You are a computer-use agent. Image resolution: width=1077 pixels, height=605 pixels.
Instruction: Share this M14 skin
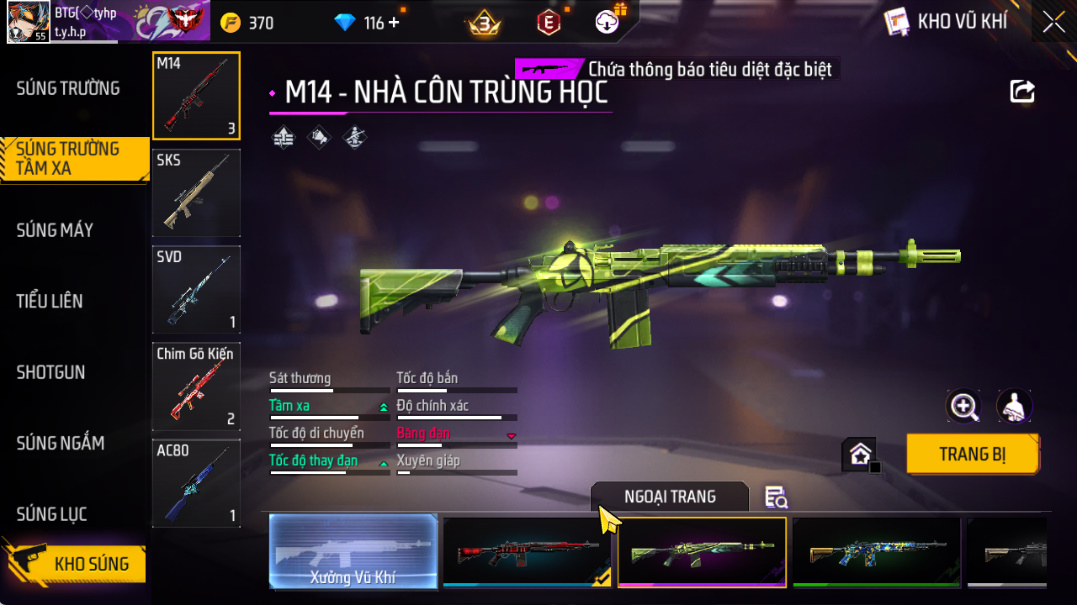click(1022, 92)
